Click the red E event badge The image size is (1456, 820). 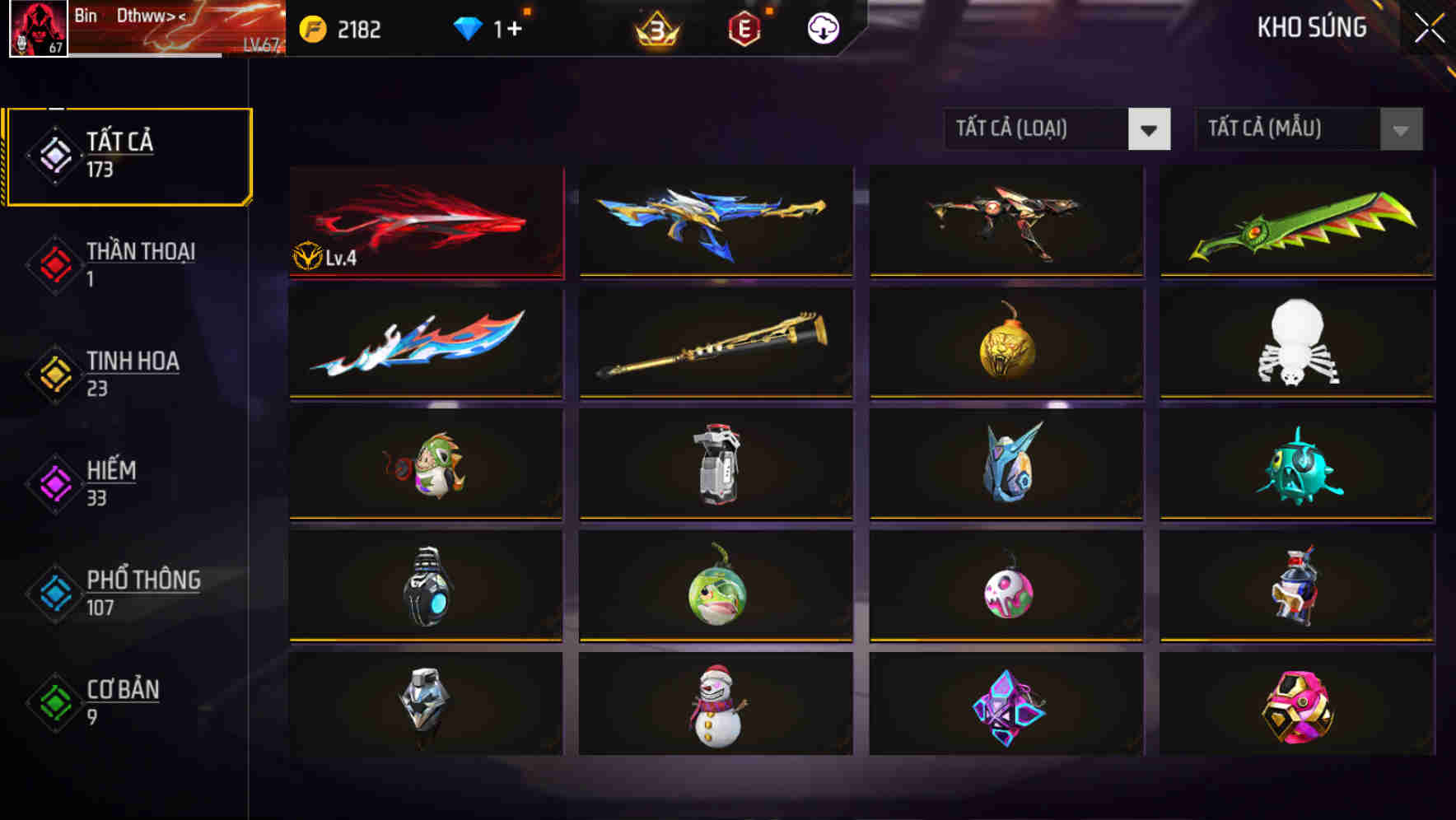point(742,29)
